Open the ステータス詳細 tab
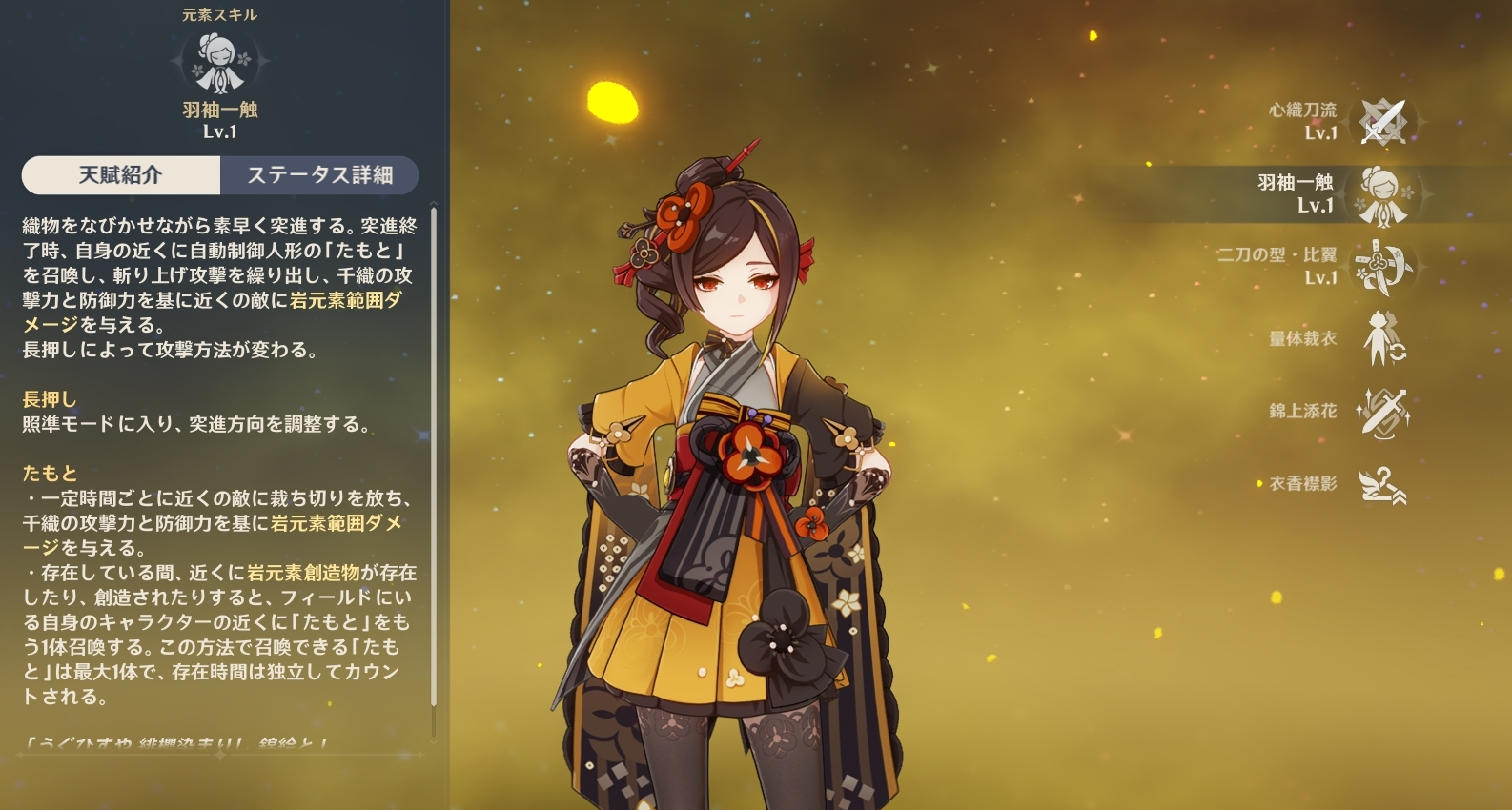 click(319, 175)
